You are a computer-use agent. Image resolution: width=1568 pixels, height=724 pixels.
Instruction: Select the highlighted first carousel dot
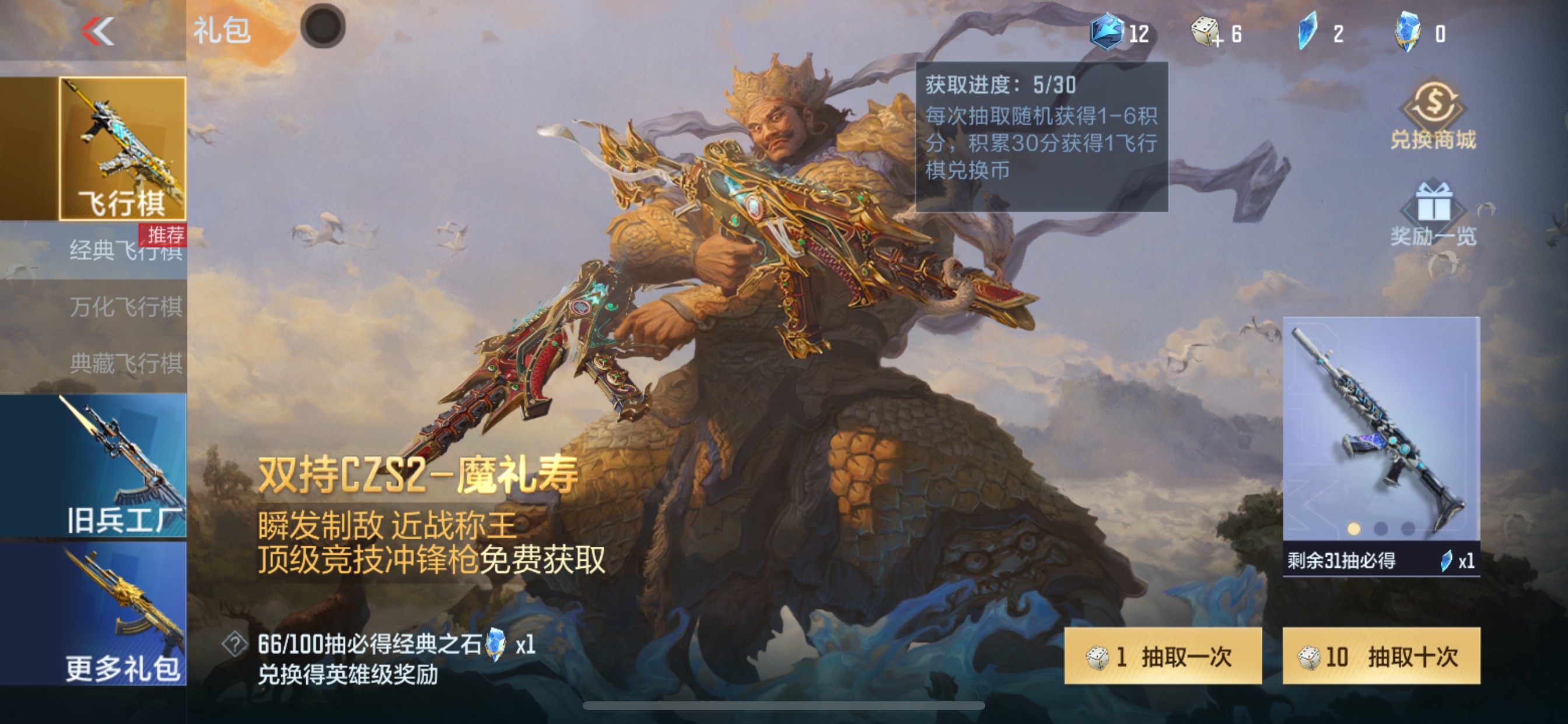(x=1354, y=528)
